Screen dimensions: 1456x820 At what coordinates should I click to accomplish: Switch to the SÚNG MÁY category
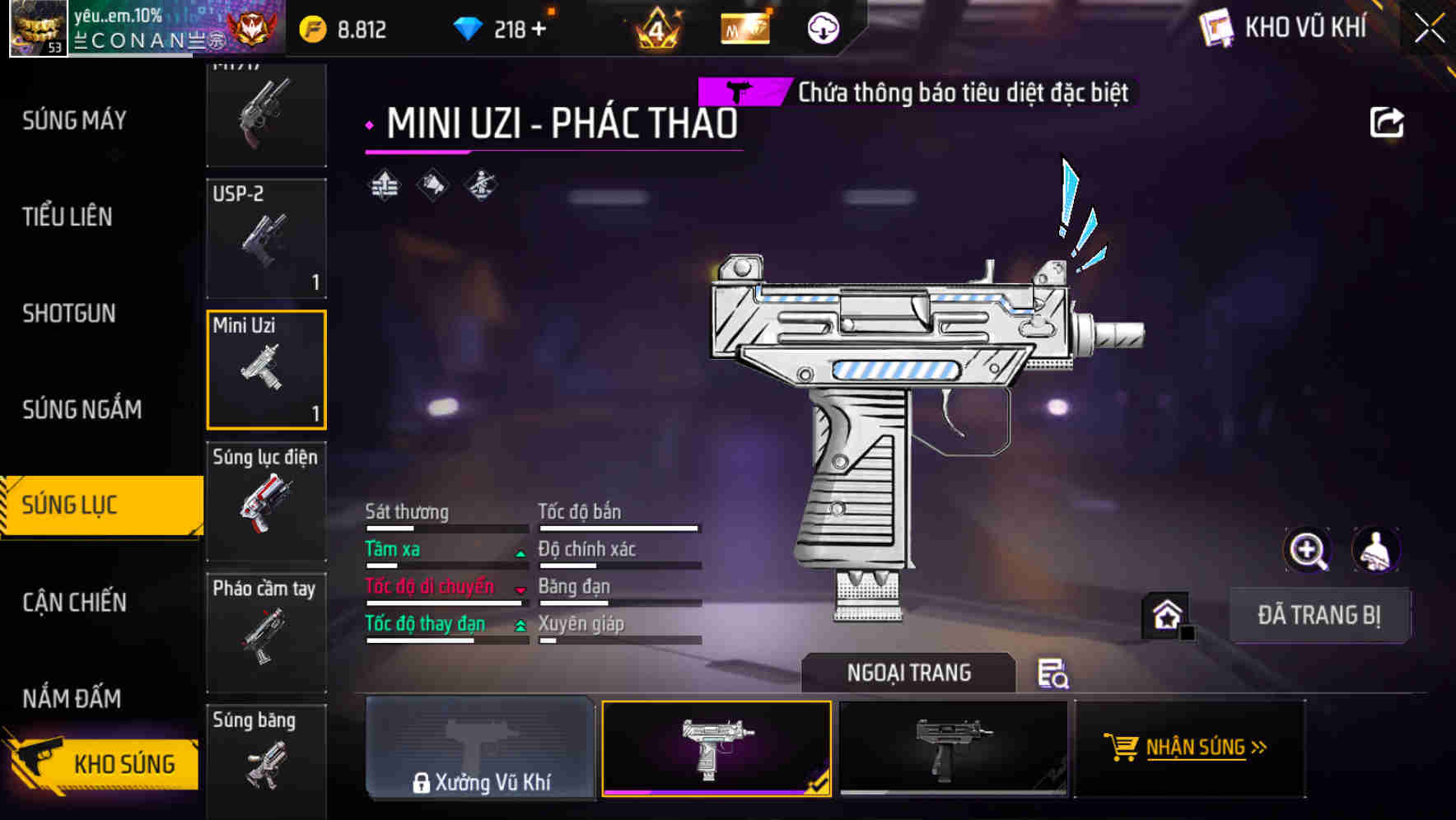tap(74, 121)
